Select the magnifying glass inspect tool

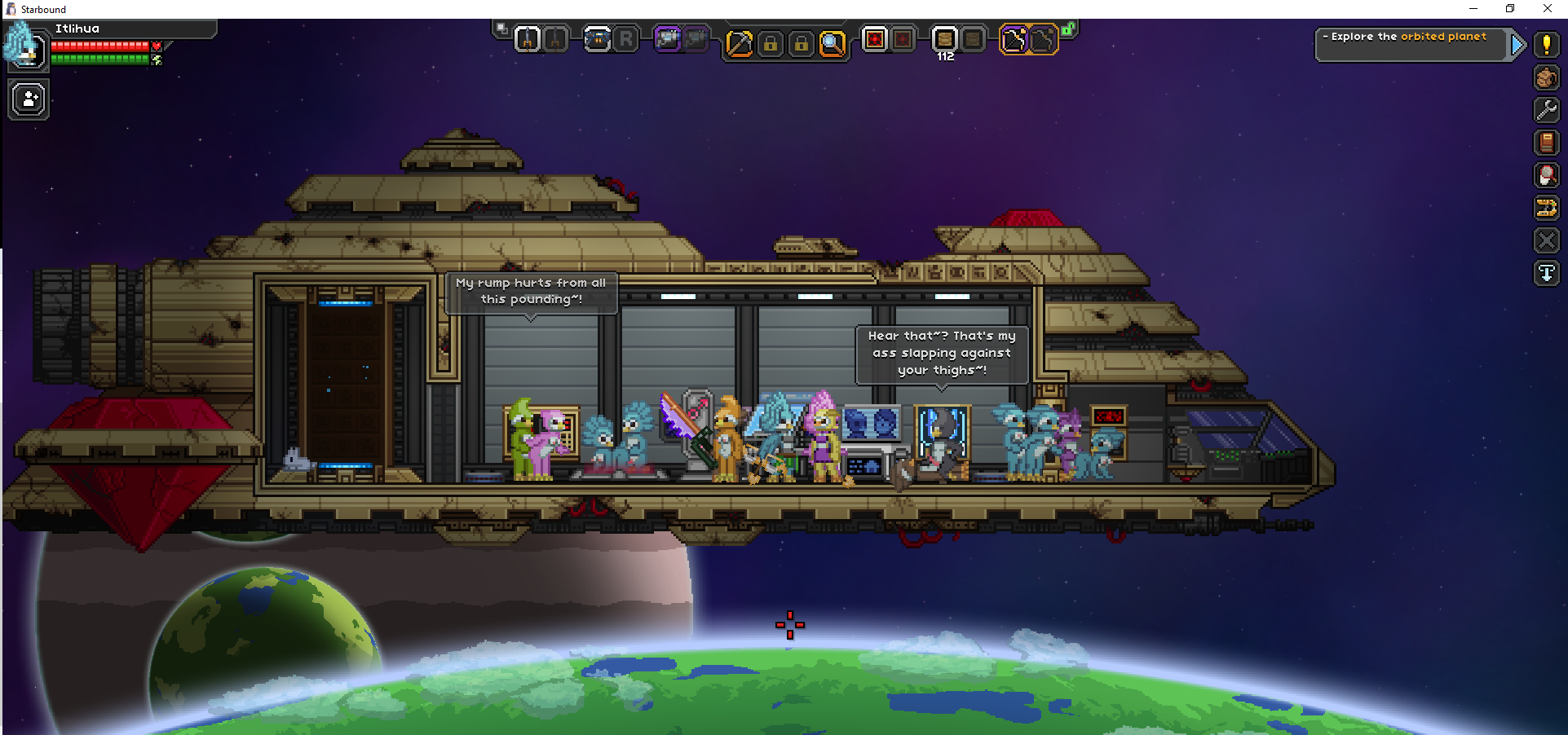[833, 42]
